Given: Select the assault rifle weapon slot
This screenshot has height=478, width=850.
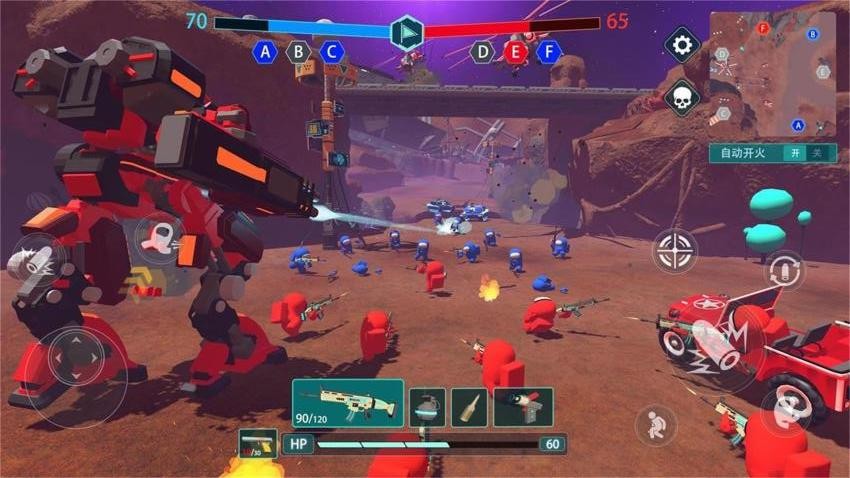Looking at the screenshot, I should coord(347,403).
